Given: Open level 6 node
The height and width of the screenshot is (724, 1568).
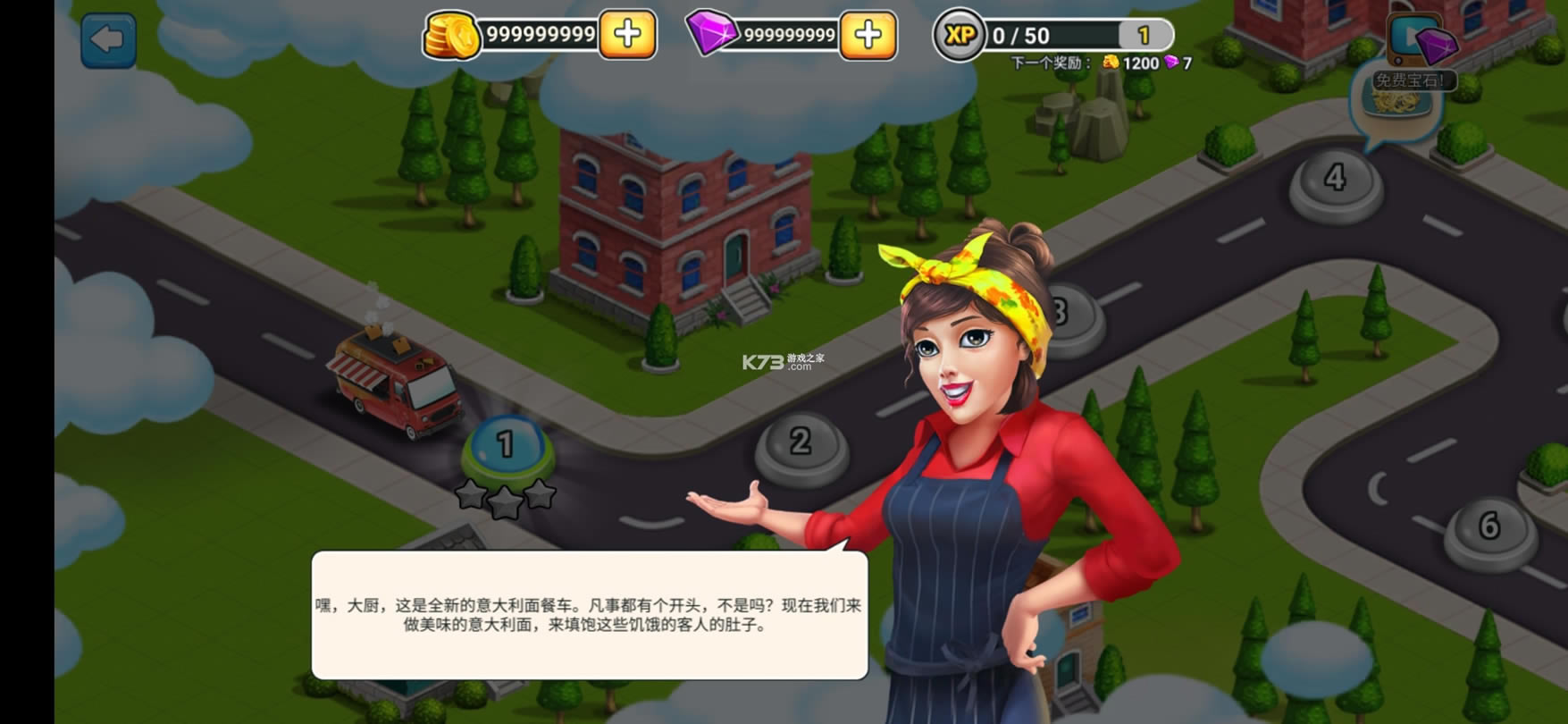Looking at the screenshot, I should (x=1489, y=528).
